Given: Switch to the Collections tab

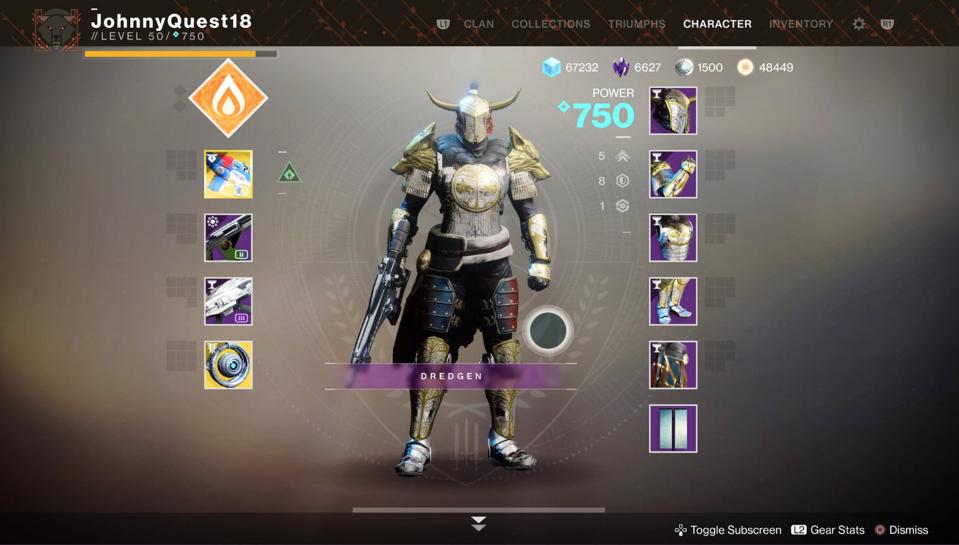Looking at the screenshot, I should [x=550, y=24].
